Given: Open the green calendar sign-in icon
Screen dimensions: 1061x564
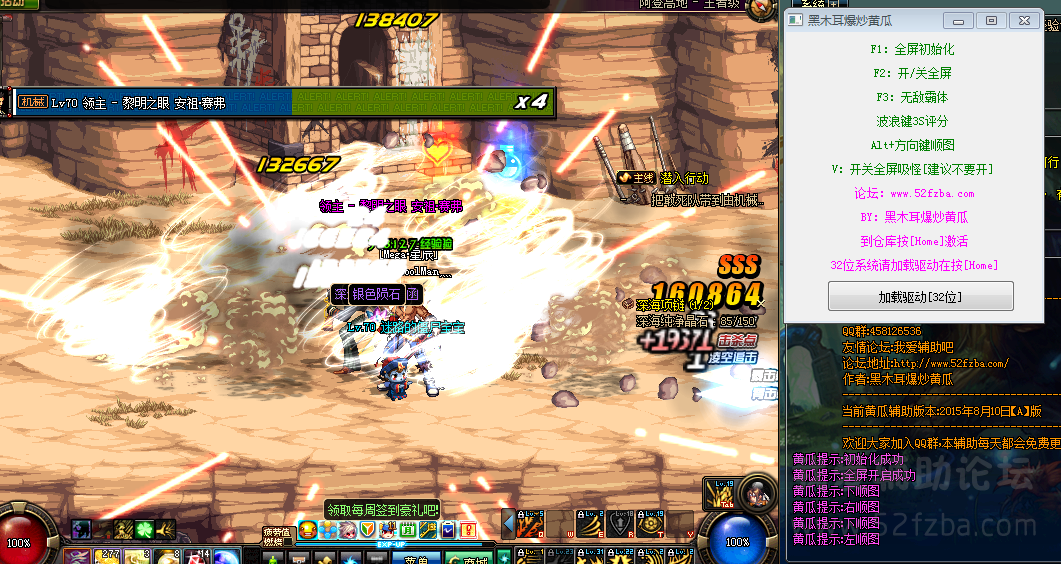Looking at the screenshot, I should [408, 529].
